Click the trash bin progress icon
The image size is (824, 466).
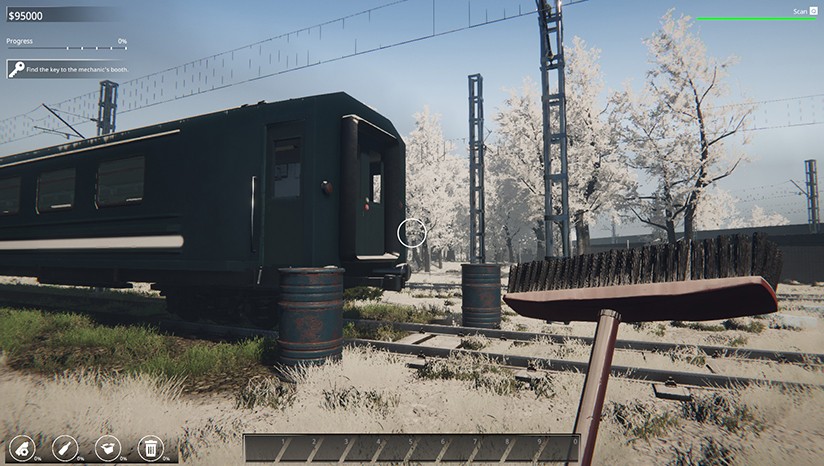click(150, 448)
